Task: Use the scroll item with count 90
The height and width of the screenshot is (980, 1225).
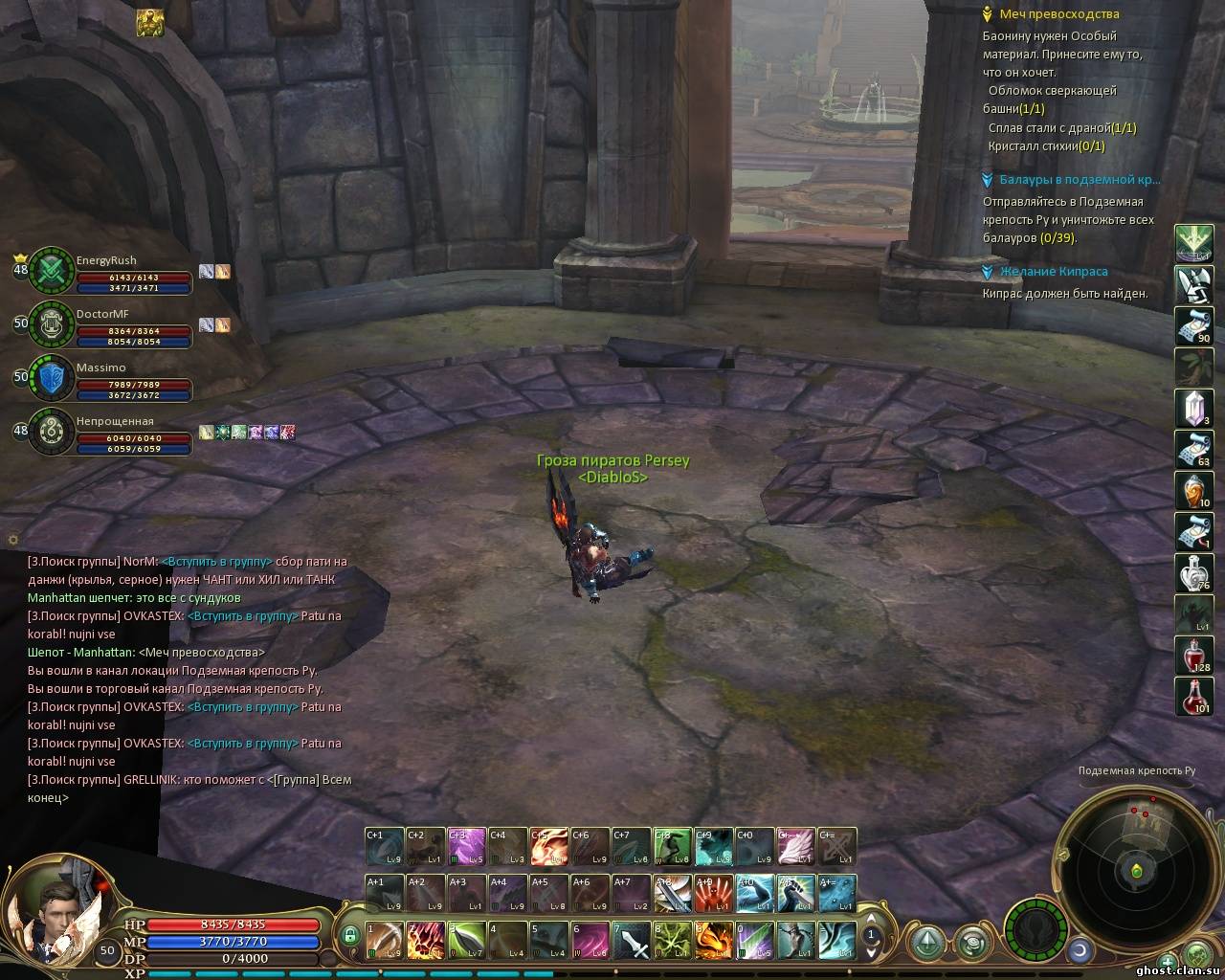Action: [1193, 325]
